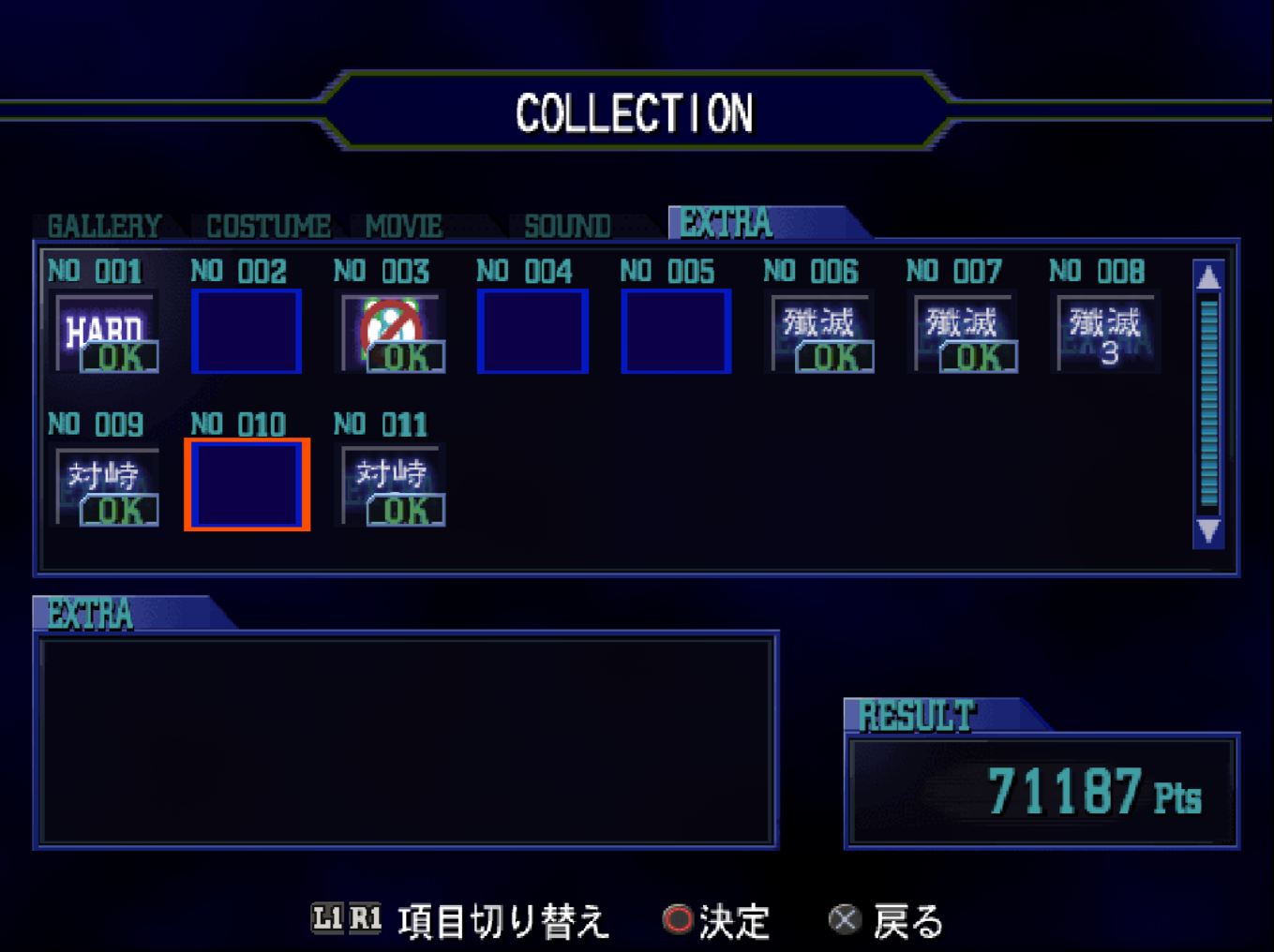This screenshot has width=1274, height=952.
Task: Select the HARD mode extra NO 001
Action: (x=107, y=333)
